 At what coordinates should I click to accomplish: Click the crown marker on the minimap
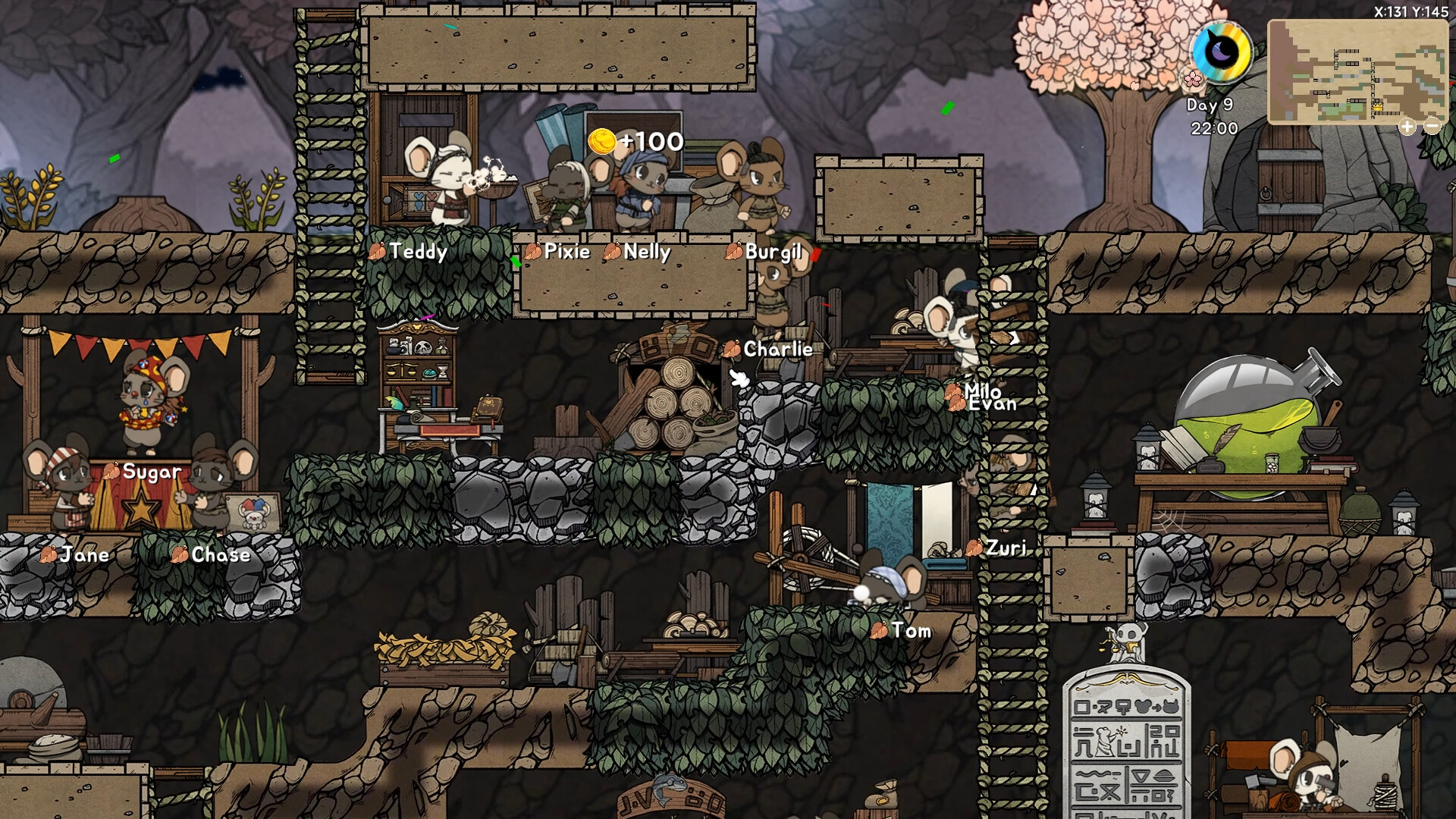point(1378,107)
